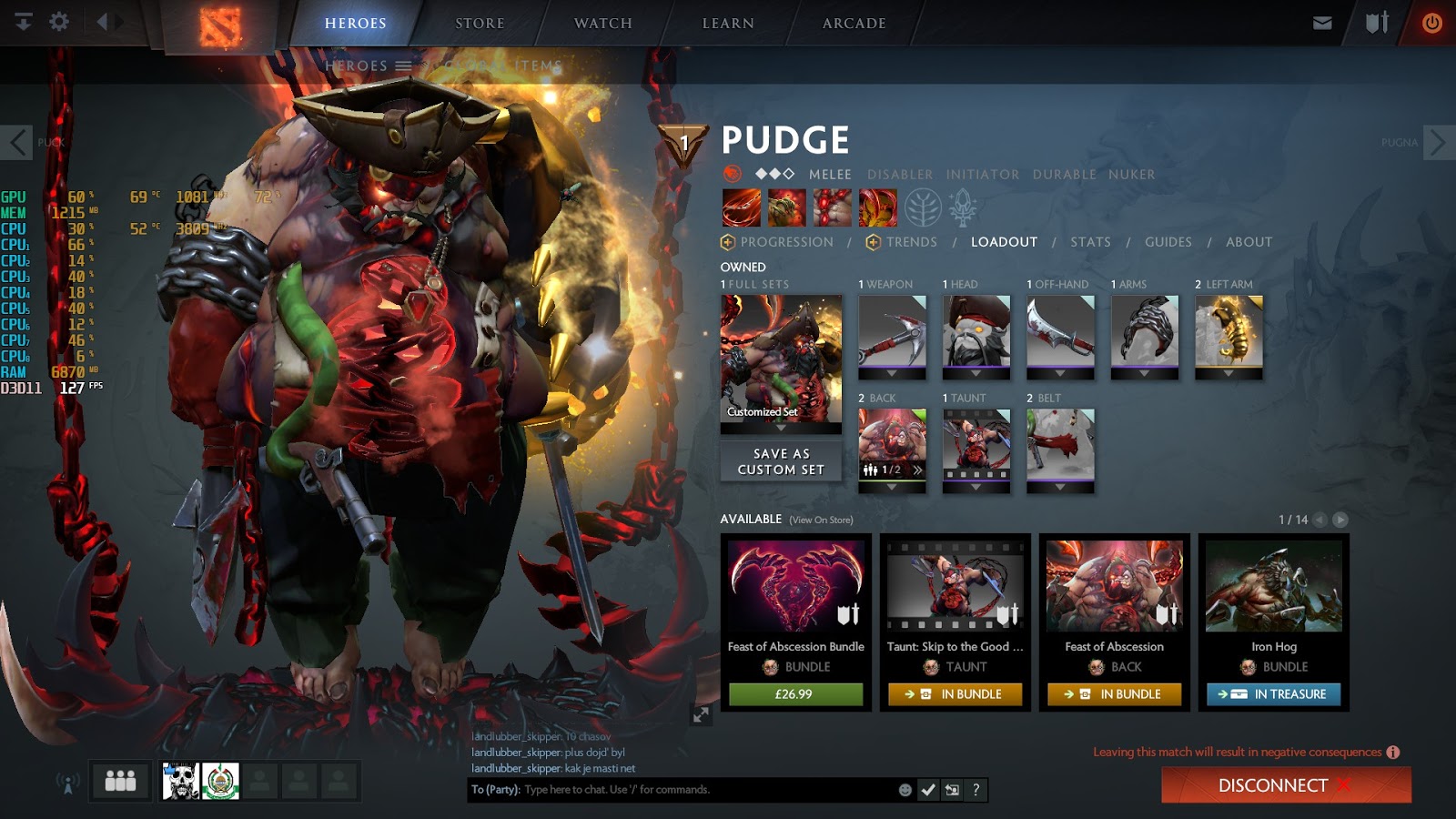The width and height of the screenshot is (1456, 819).
Task: Expand the selector arrow under the Taunt slot
Action: (976, 486)
